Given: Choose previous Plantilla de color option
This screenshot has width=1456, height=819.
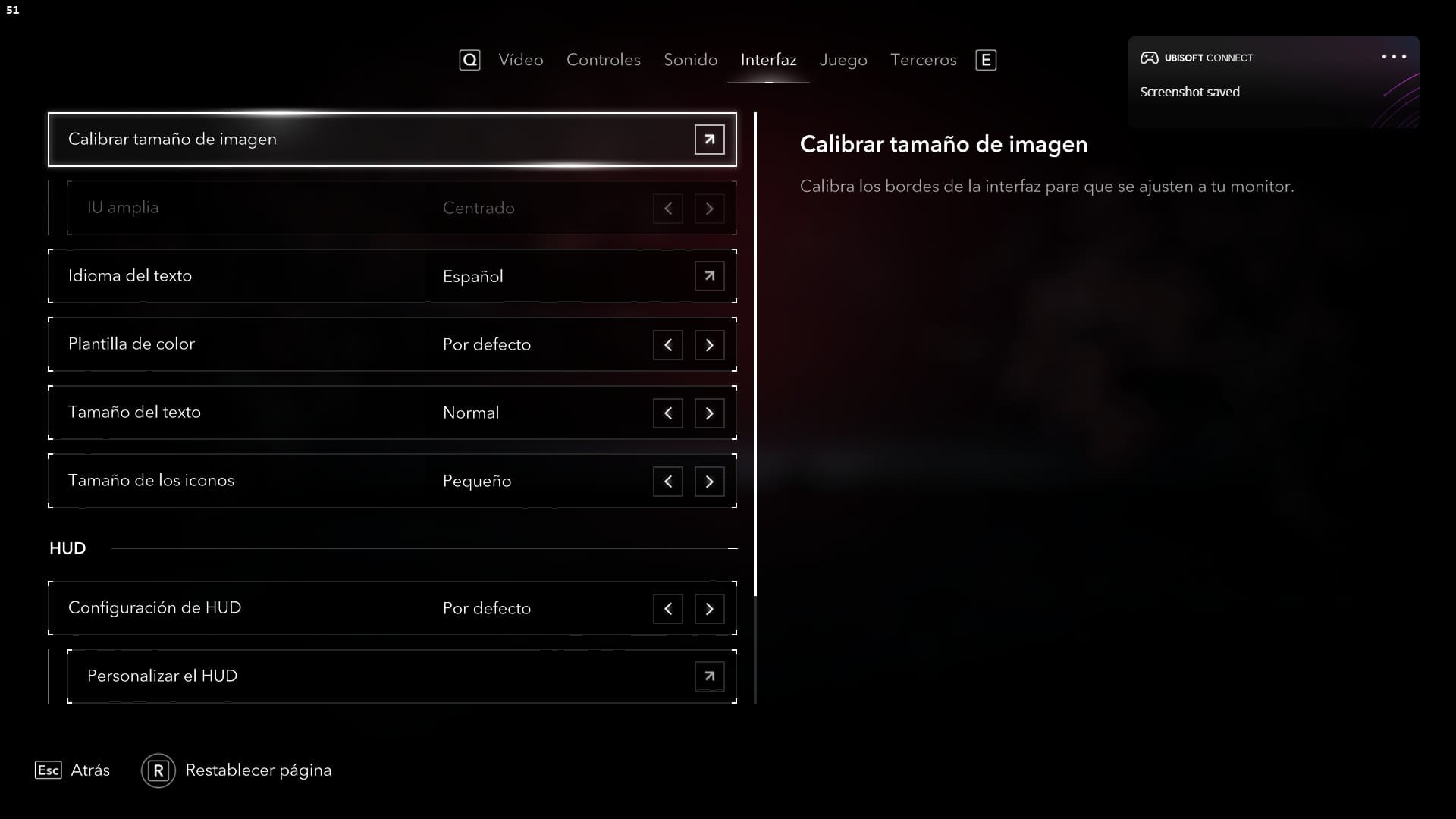Looking at the screenshot, I should [x=667, y=345].
